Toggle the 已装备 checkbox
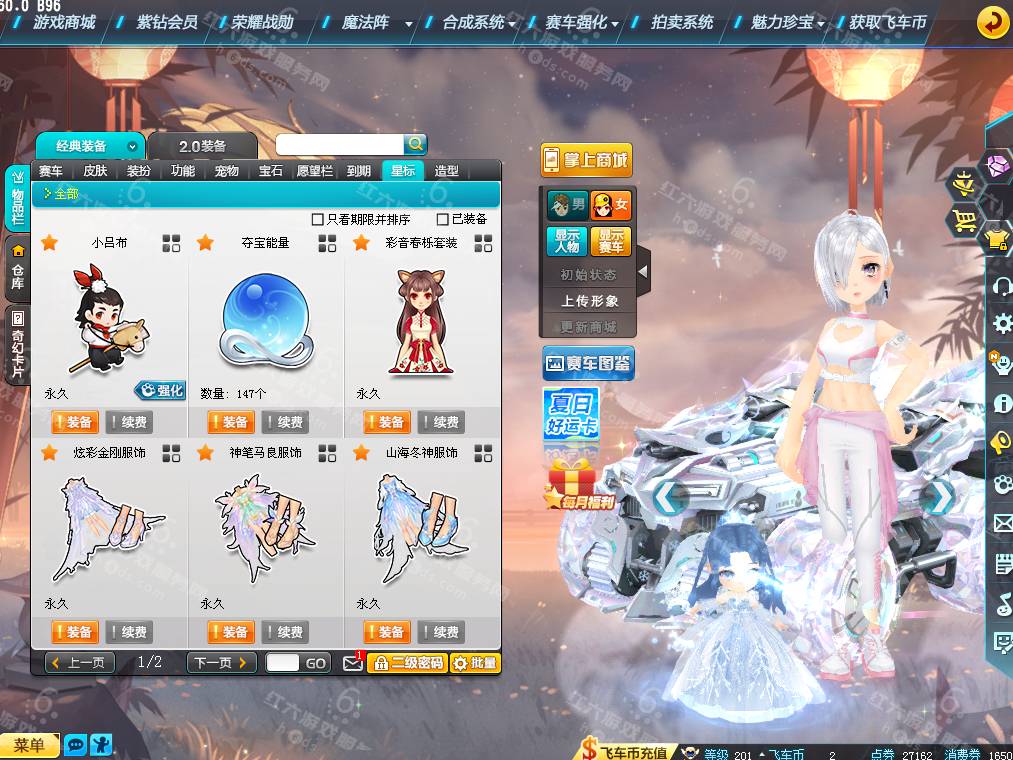1013x760 pixels. coord(443,219)
